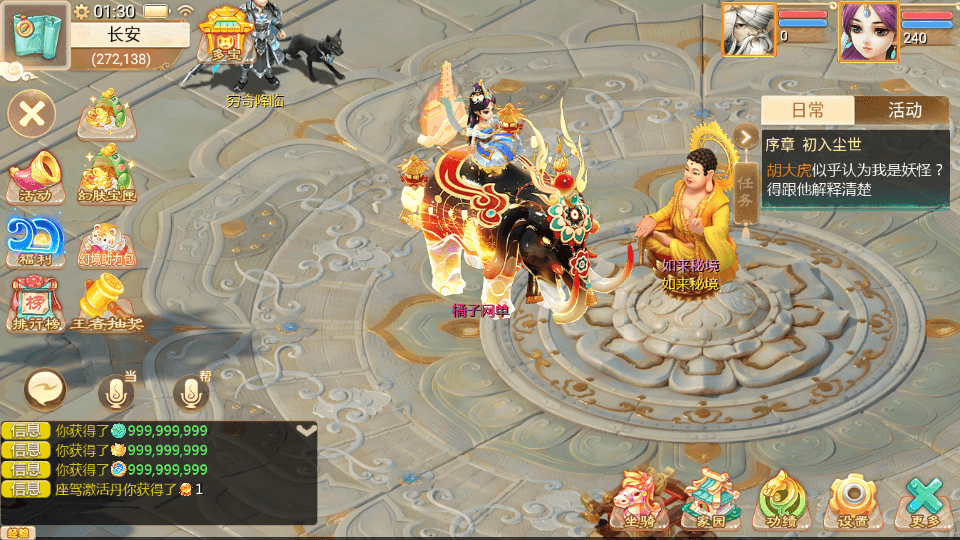Switch to the 日常 tab
Viewport: 960px width, 540px height.
[807, 110]
